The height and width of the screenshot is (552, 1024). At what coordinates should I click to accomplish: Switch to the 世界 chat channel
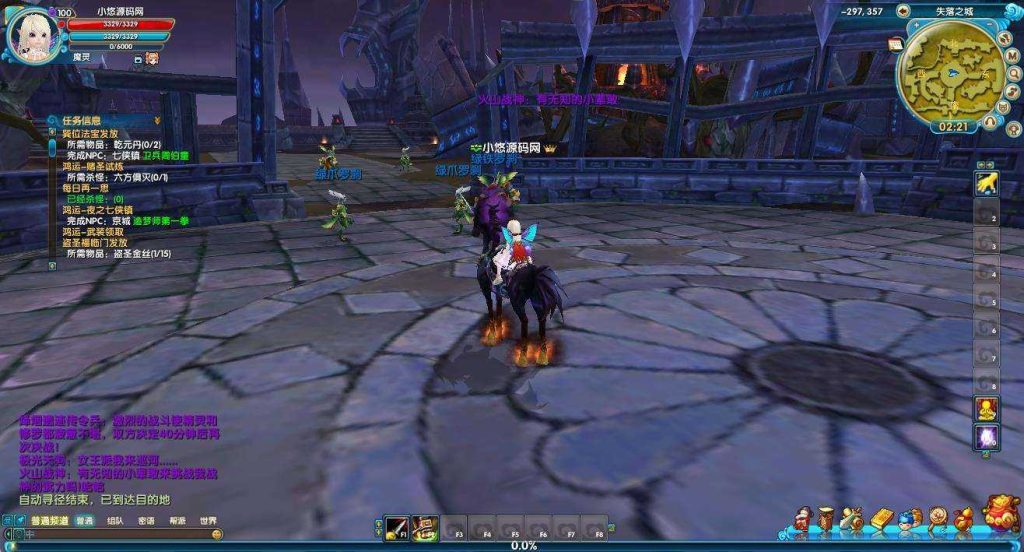[207, 520]
